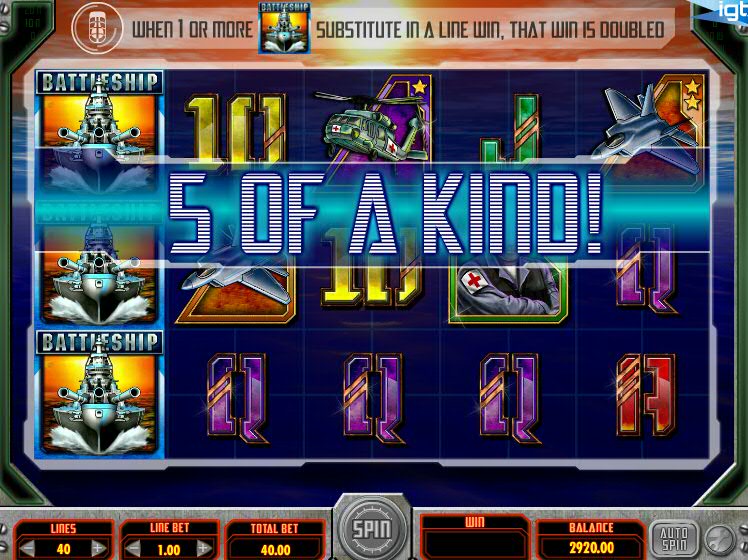Spin the reels with the SPIN button
The height and width of the screenshot is (560, 748).
372,527
